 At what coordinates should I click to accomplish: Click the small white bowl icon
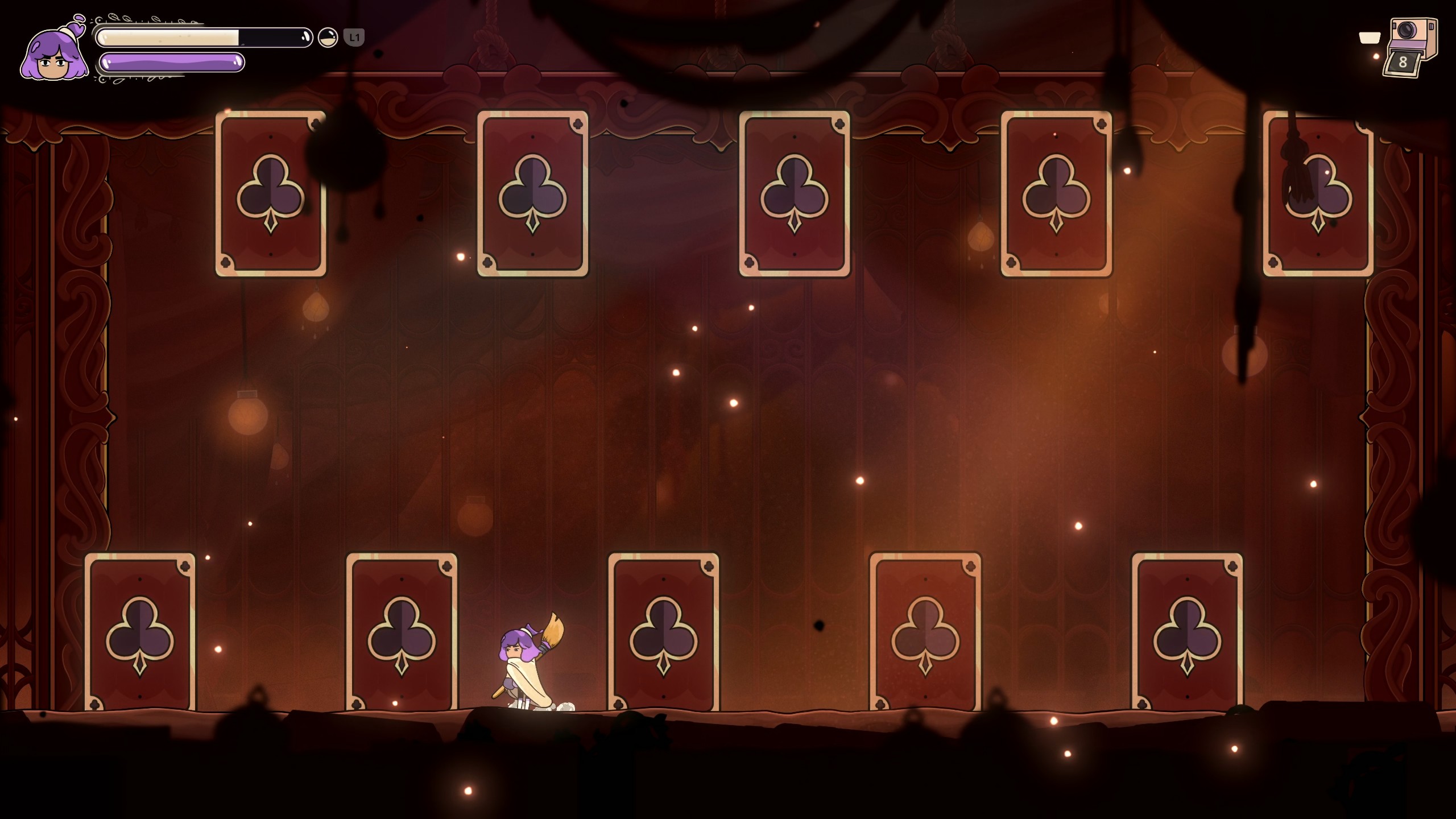tap(1369, 38)
